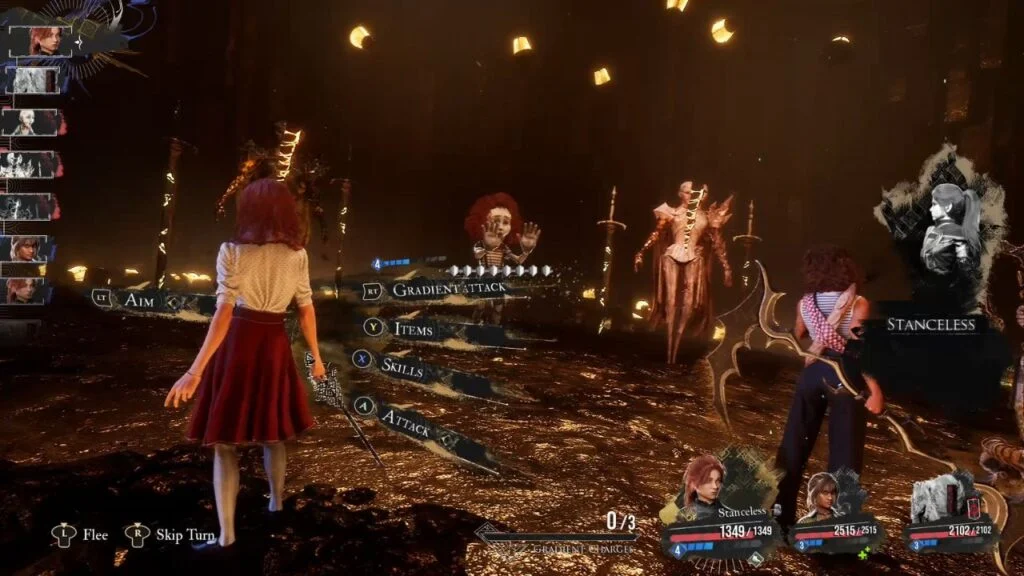Open the Skills menu
The width and height of the screenshot is (1024, 576).
[400, 367]
